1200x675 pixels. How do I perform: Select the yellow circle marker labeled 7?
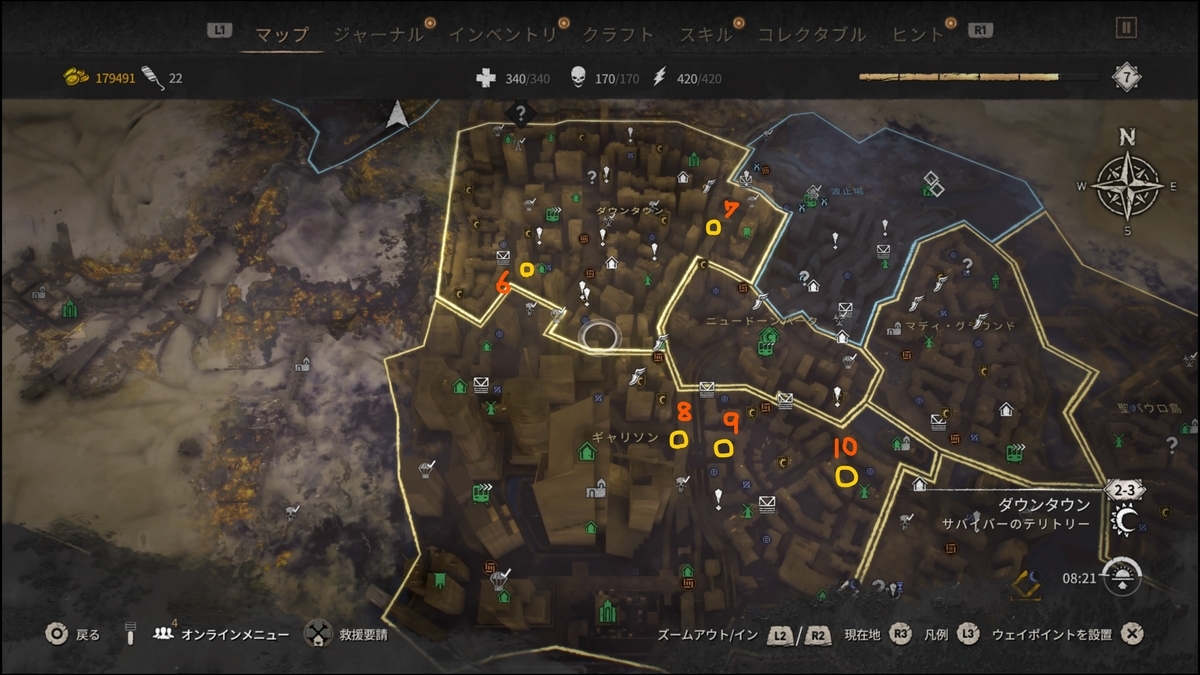click(713, 228)
